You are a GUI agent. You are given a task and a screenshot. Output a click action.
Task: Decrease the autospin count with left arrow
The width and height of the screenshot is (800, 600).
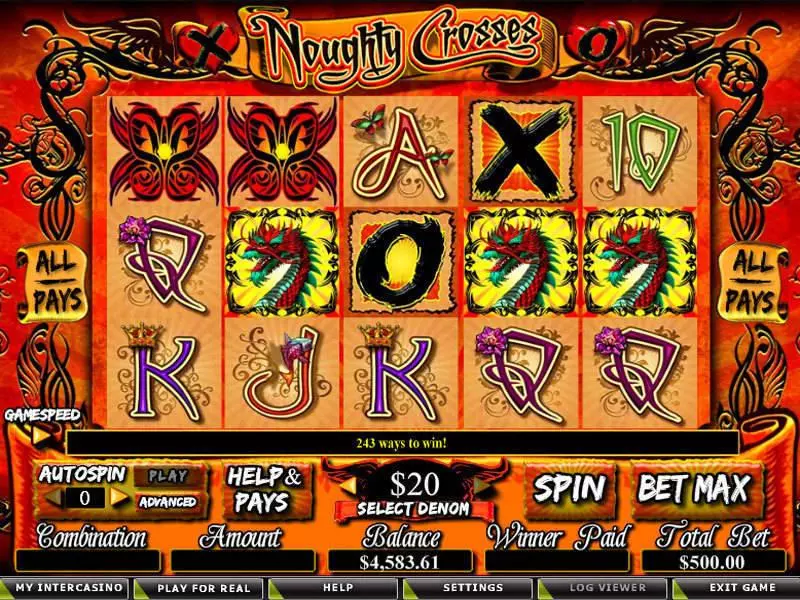click(49, 496)
